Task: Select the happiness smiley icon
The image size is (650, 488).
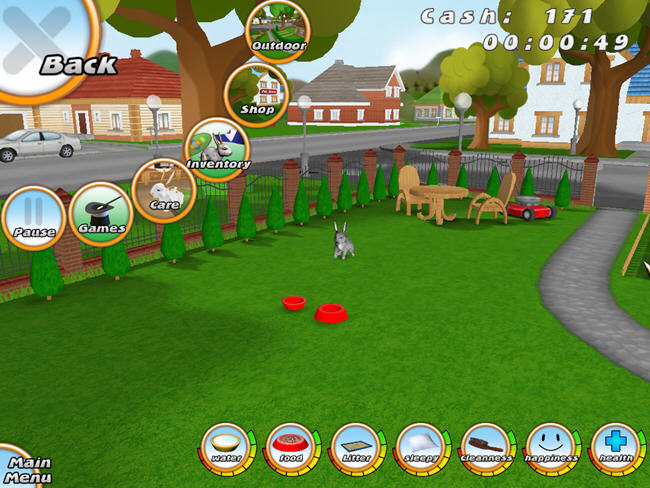Action: tap(551, 445)
